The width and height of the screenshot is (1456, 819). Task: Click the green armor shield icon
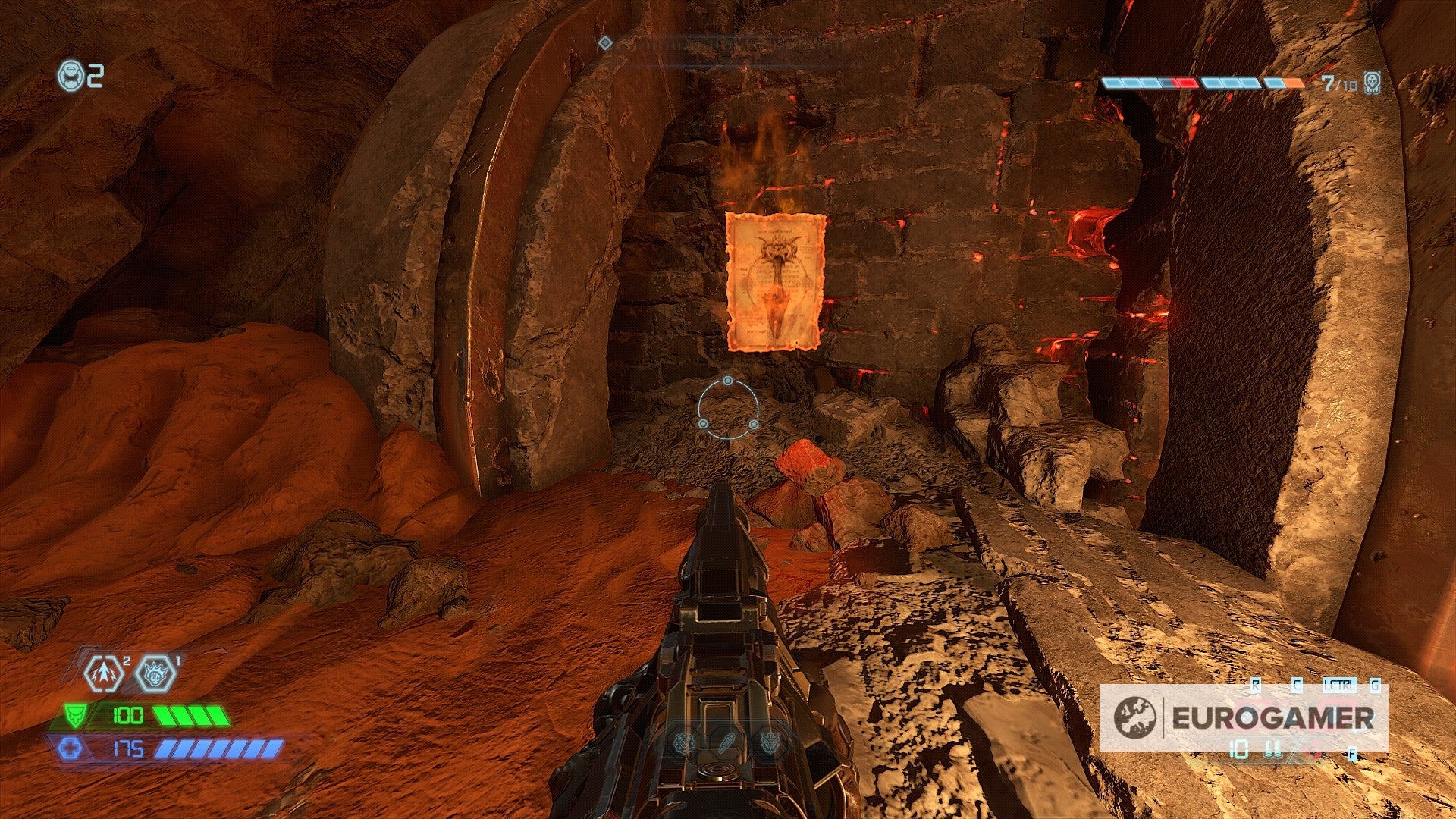coord(75,715)
